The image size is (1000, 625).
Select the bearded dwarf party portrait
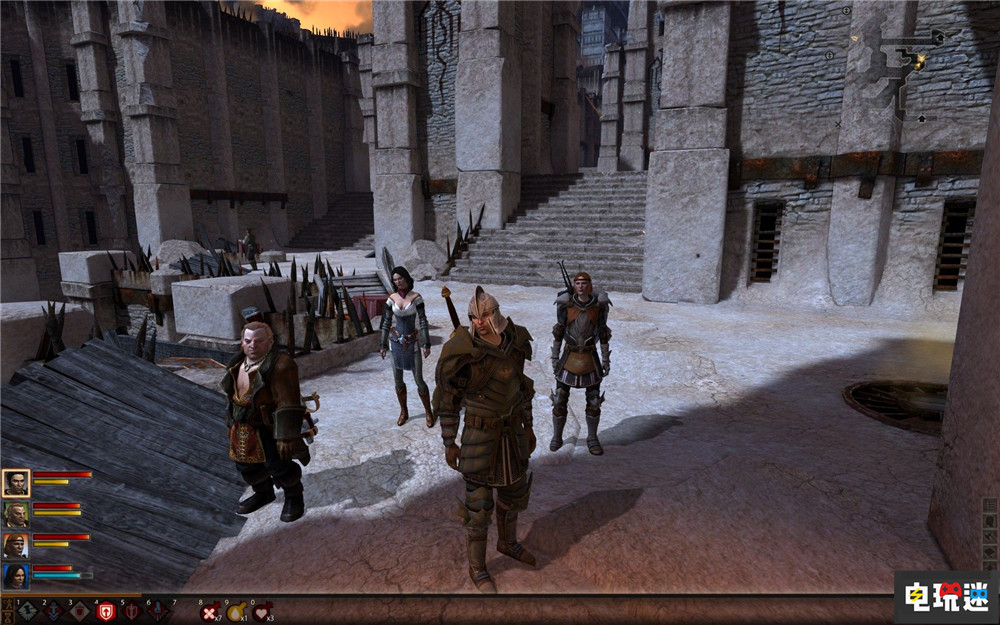coord(15,514)
